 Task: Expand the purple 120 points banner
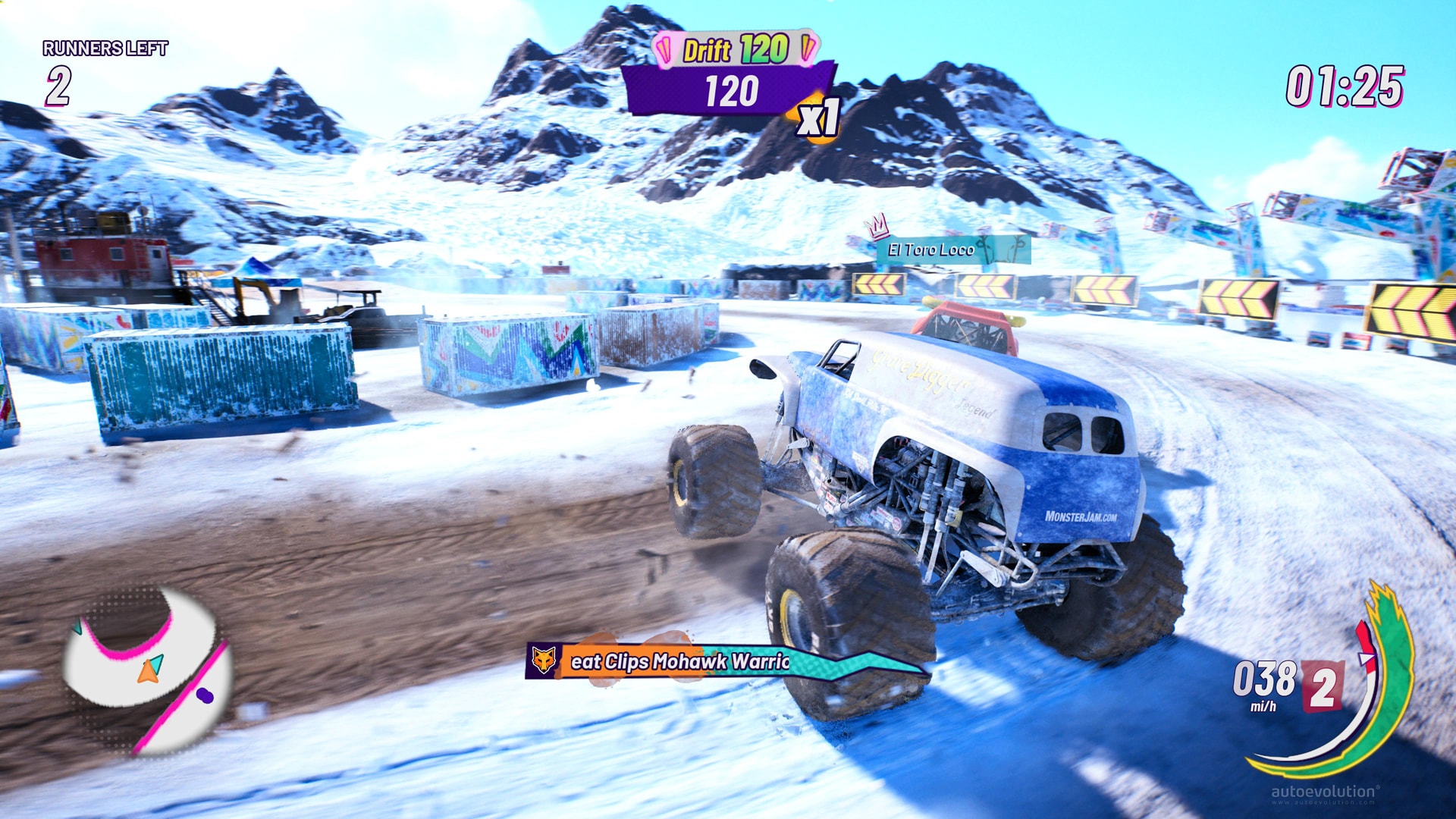click(x=732, y=90)
